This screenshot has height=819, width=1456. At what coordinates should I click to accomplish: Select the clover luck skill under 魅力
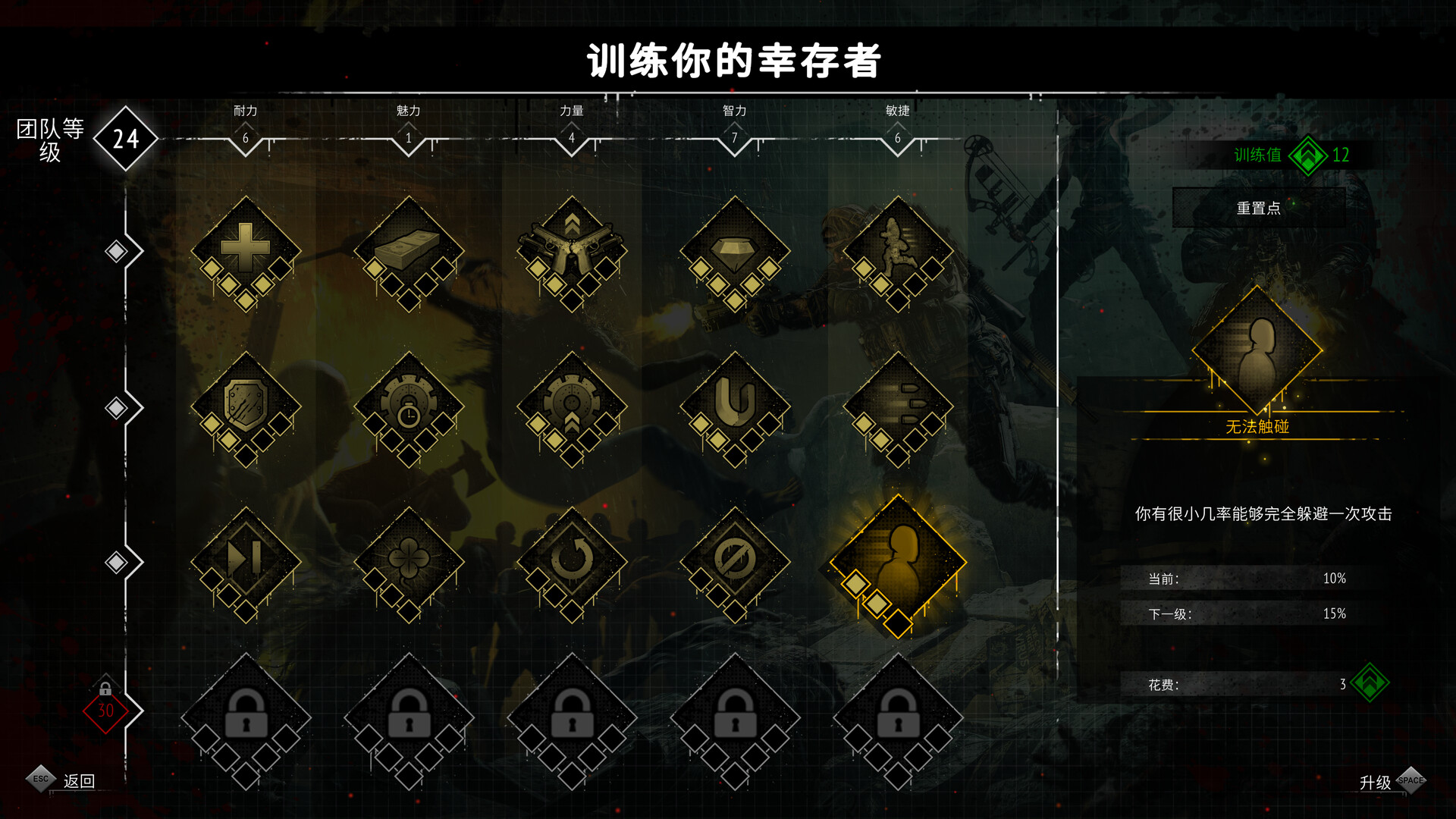(409, 560)
